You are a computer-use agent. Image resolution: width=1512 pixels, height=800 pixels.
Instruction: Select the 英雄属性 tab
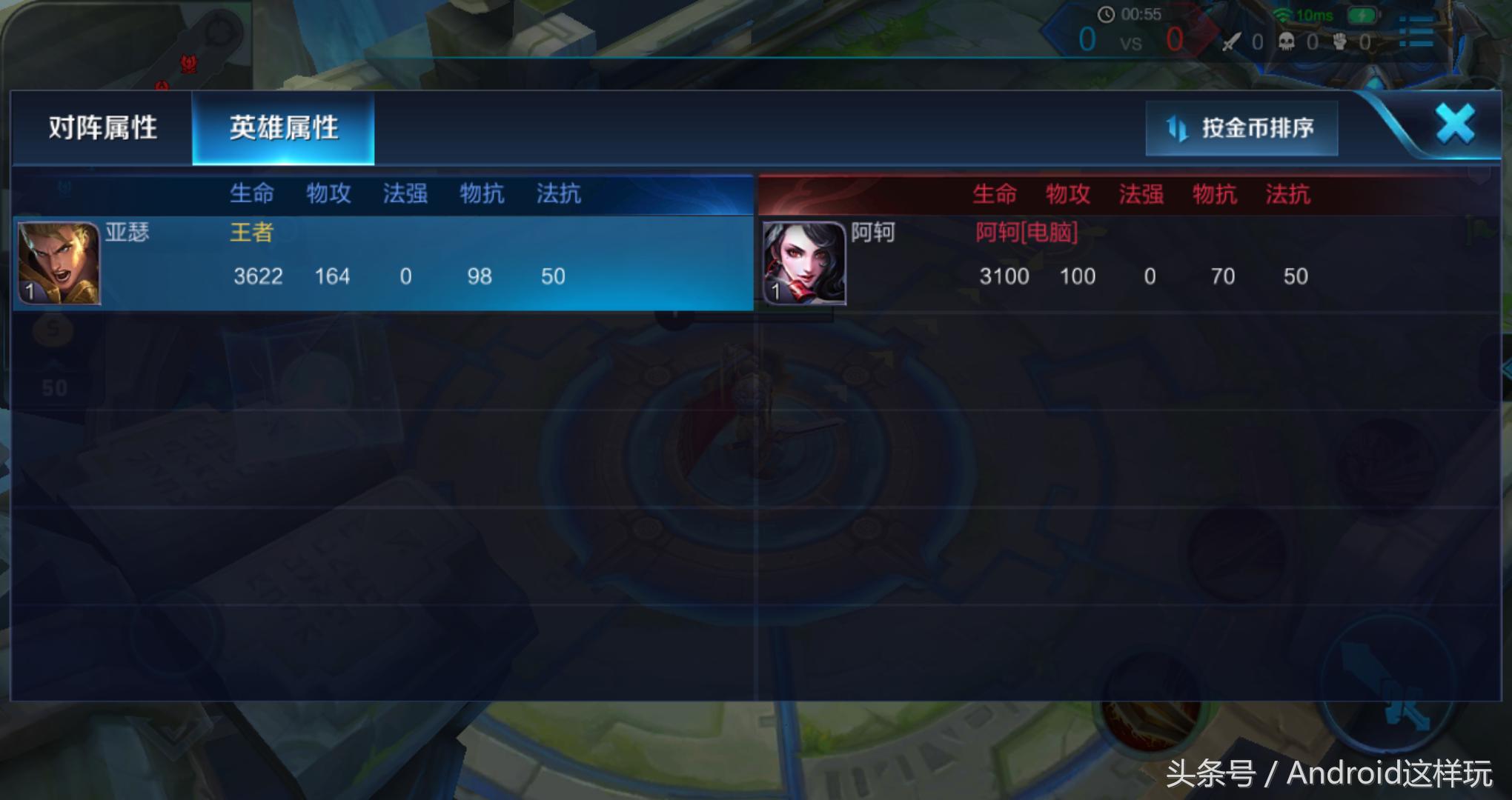pos(283,128)
